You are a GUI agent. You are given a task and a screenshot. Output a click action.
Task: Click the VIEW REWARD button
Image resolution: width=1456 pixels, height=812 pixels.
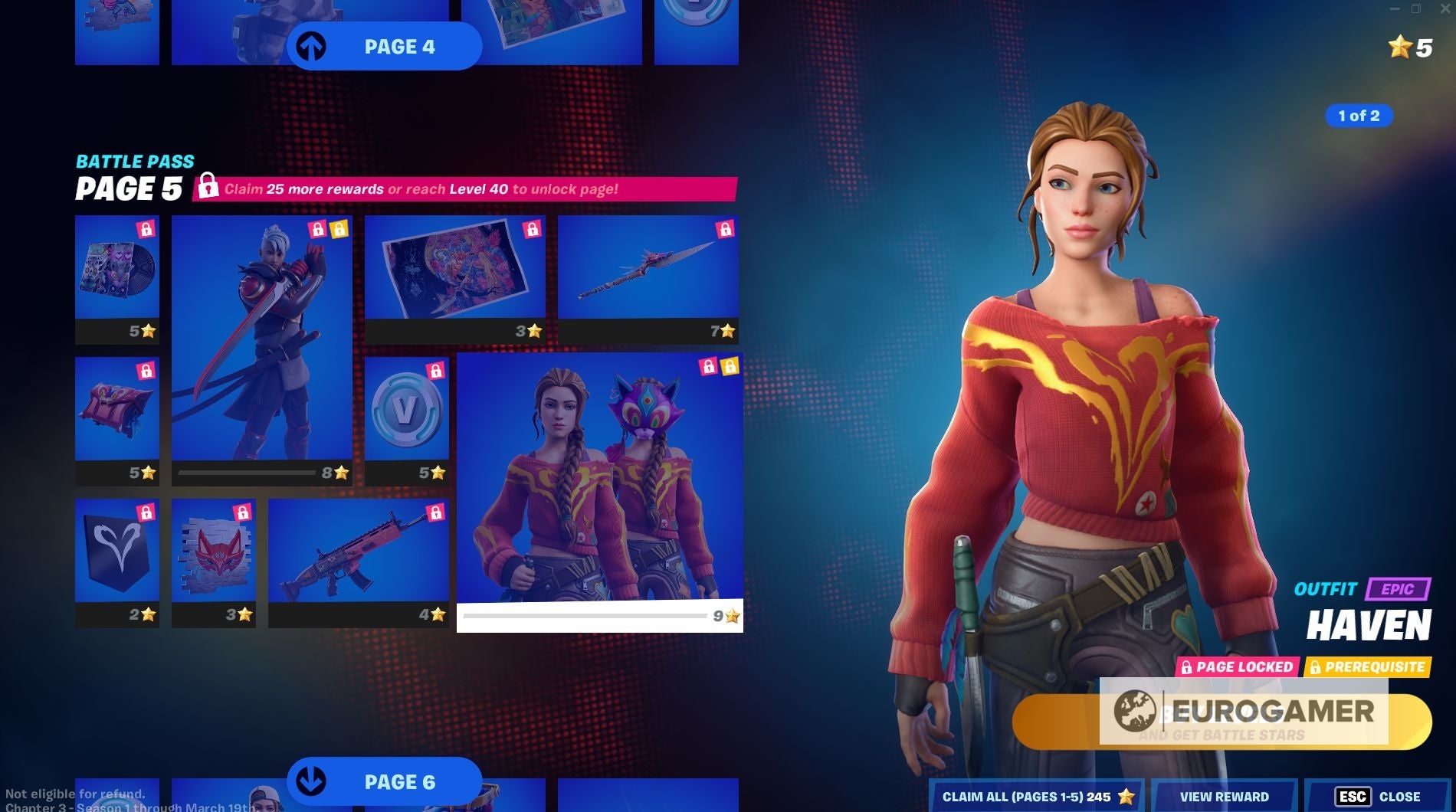point(1224,797)
